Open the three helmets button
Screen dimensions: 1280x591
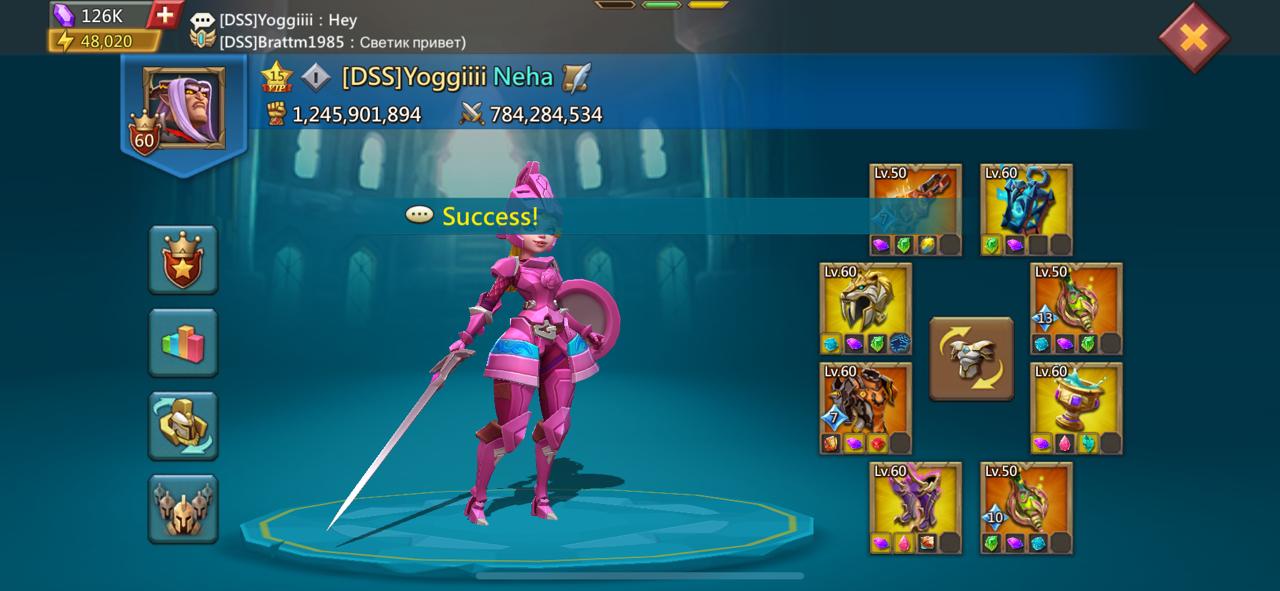click(x=183, y=508)
